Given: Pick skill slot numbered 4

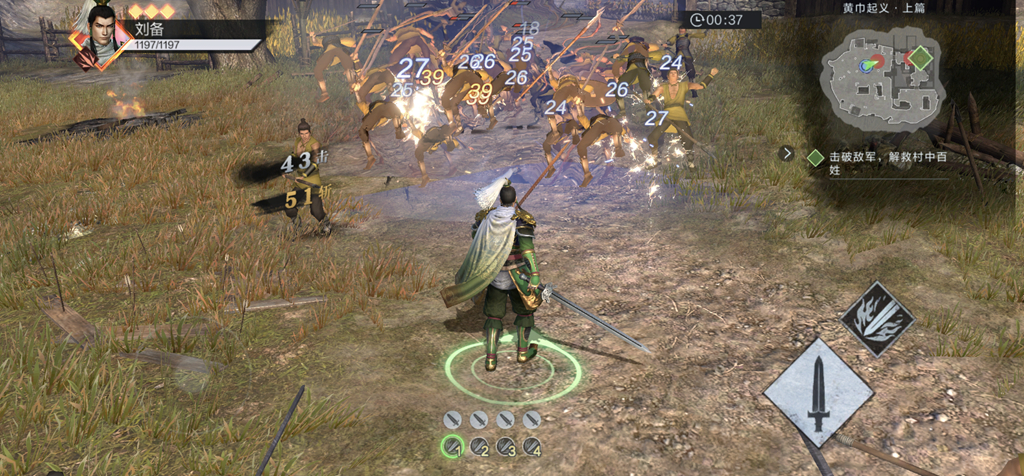Looking at the screenshot, I should (x=532, y=447).
